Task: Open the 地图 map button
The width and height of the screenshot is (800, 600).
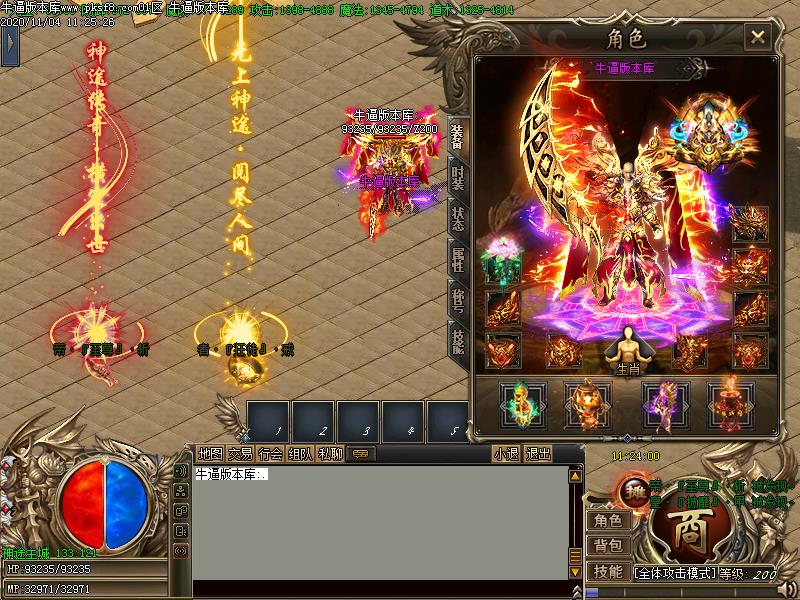Action: coord(210,454)
